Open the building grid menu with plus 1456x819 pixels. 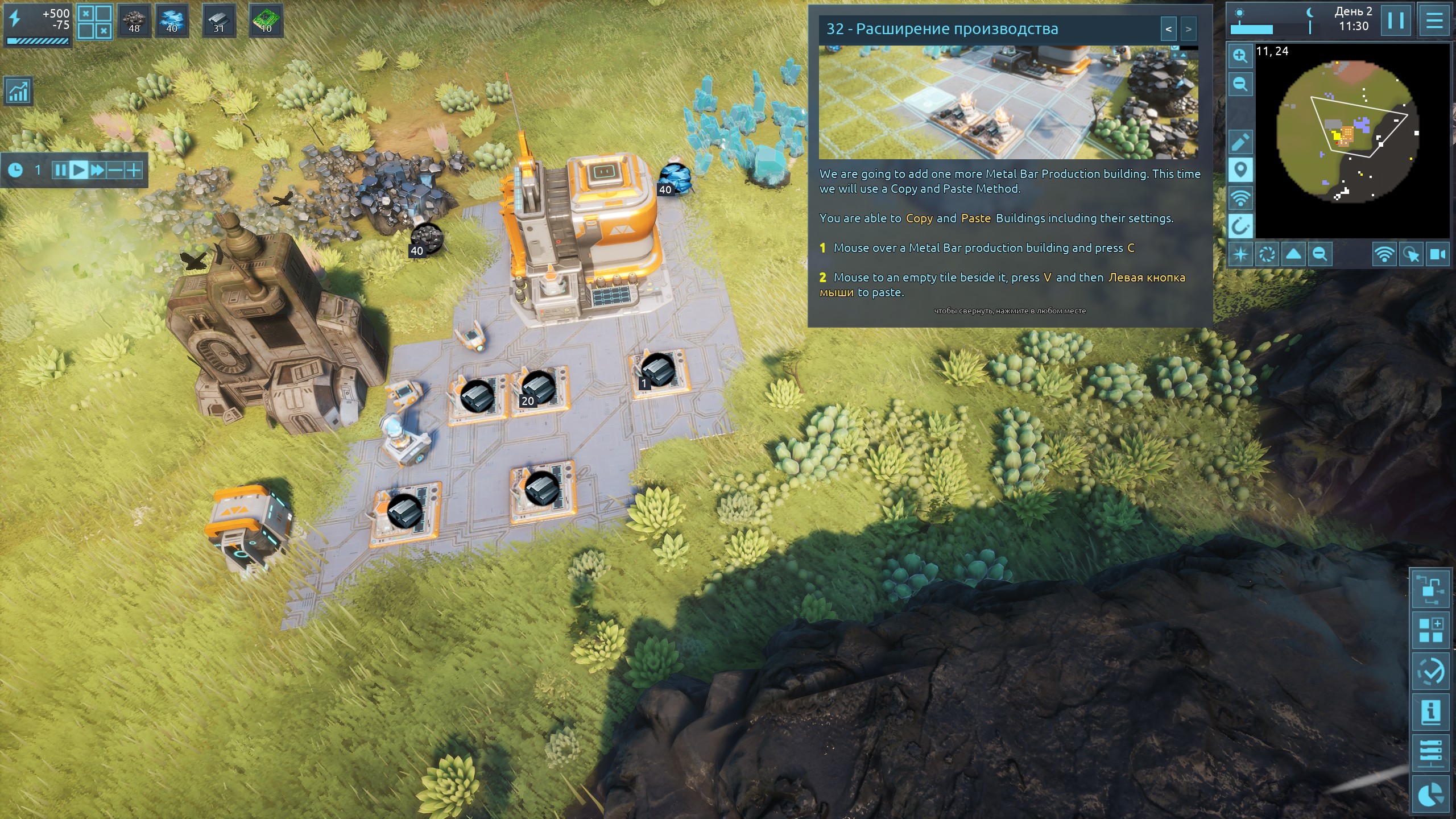click(1431, 630)
